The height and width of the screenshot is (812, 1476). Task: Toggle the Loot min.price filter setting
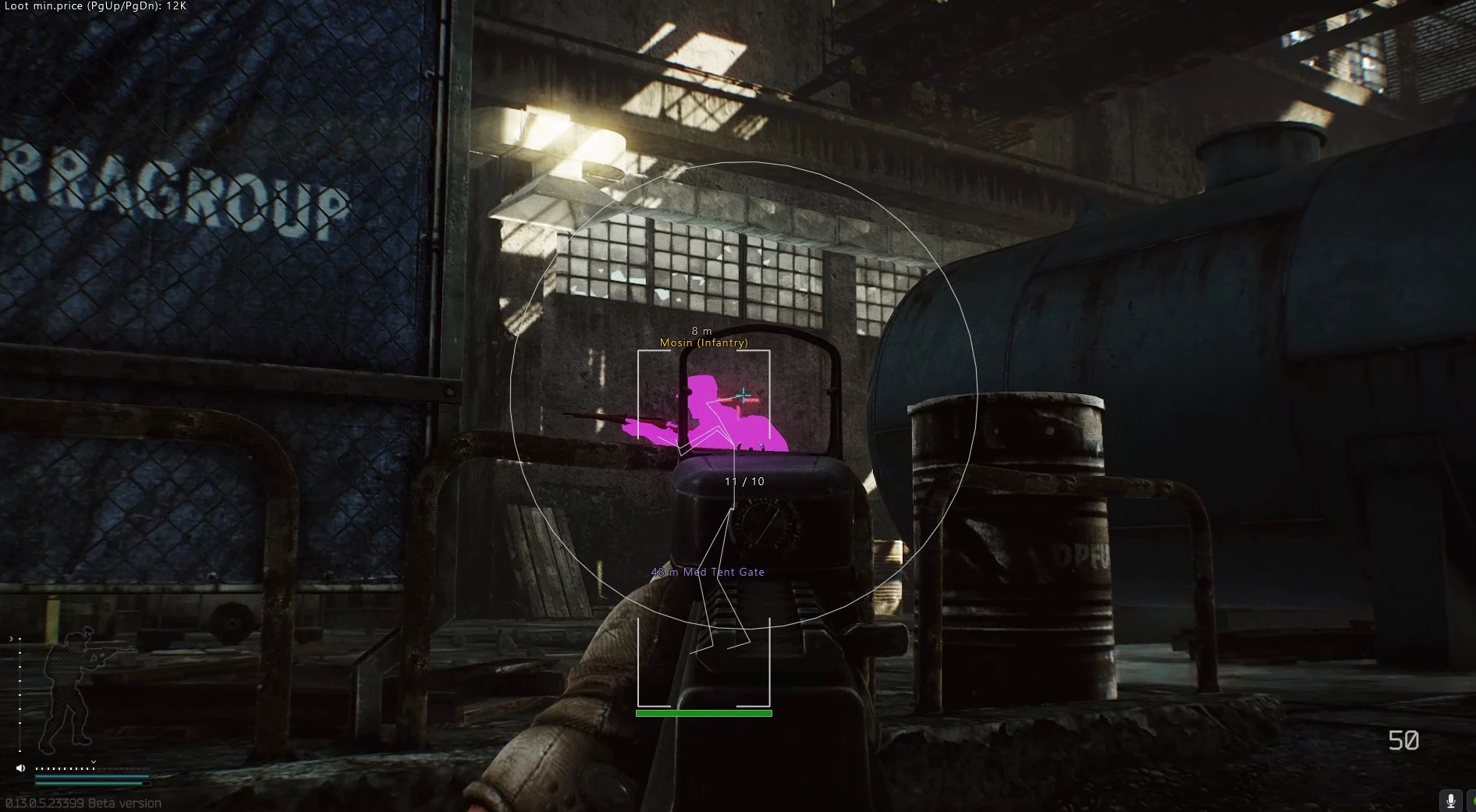point(94,6)
